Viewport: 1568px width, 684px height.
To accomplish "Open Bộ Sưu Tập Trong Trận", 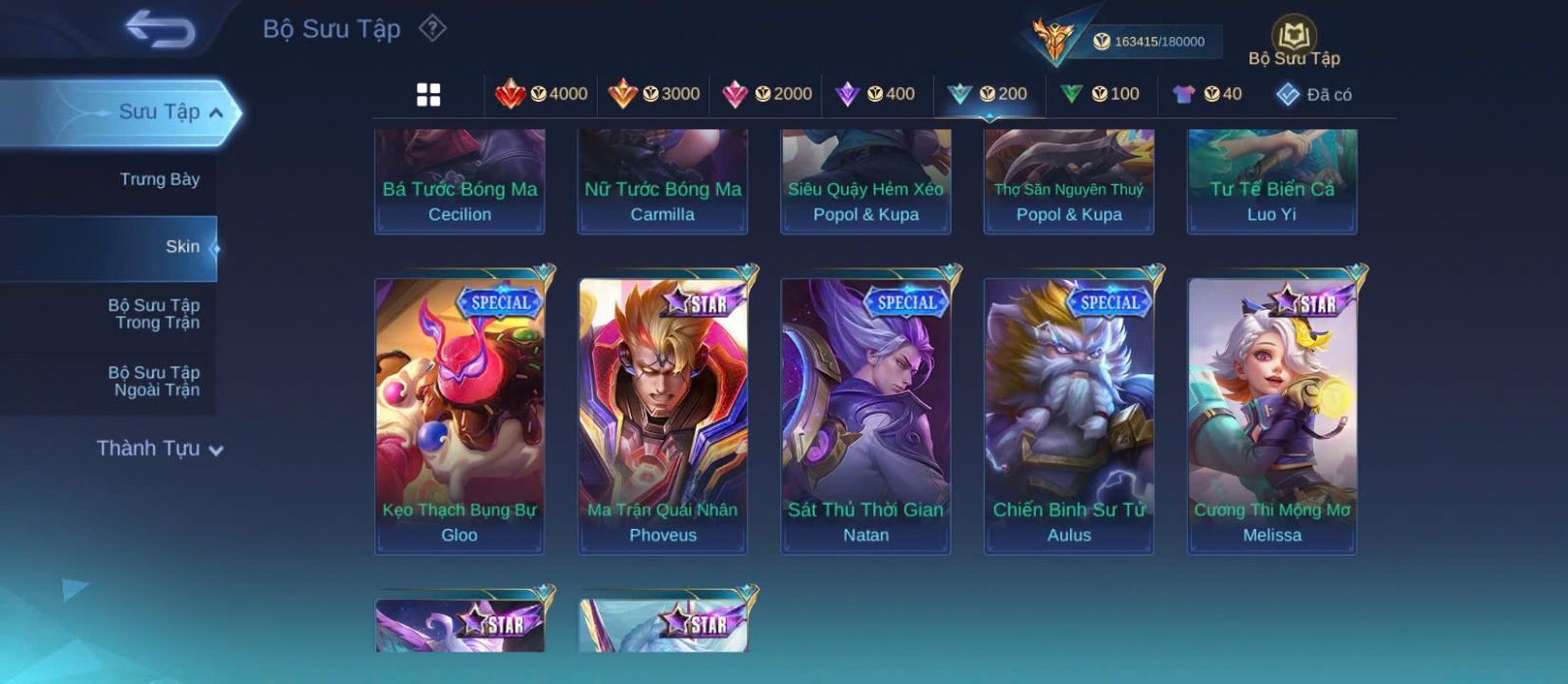I will click(154, 314).
